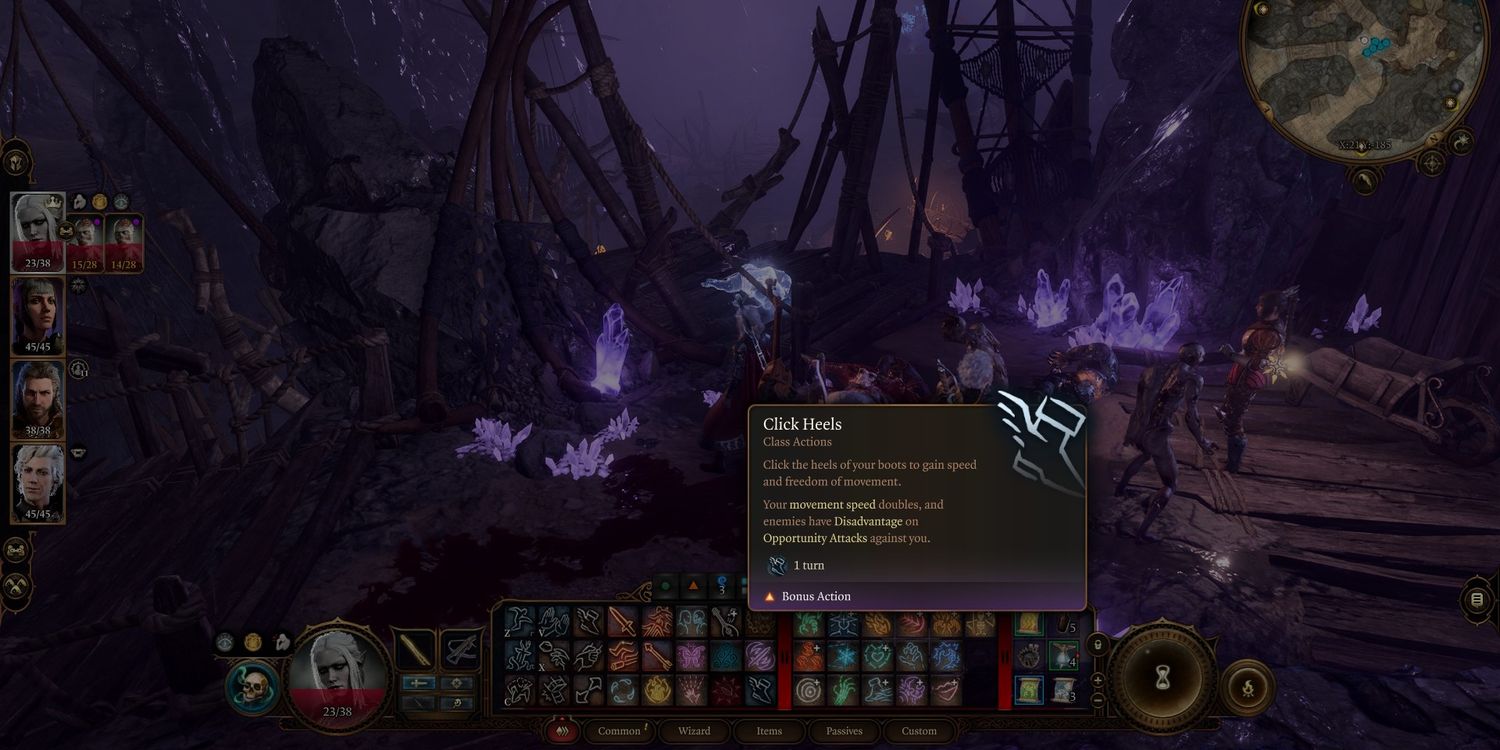Open the combat log on the right edge

tap(1477, 599)
